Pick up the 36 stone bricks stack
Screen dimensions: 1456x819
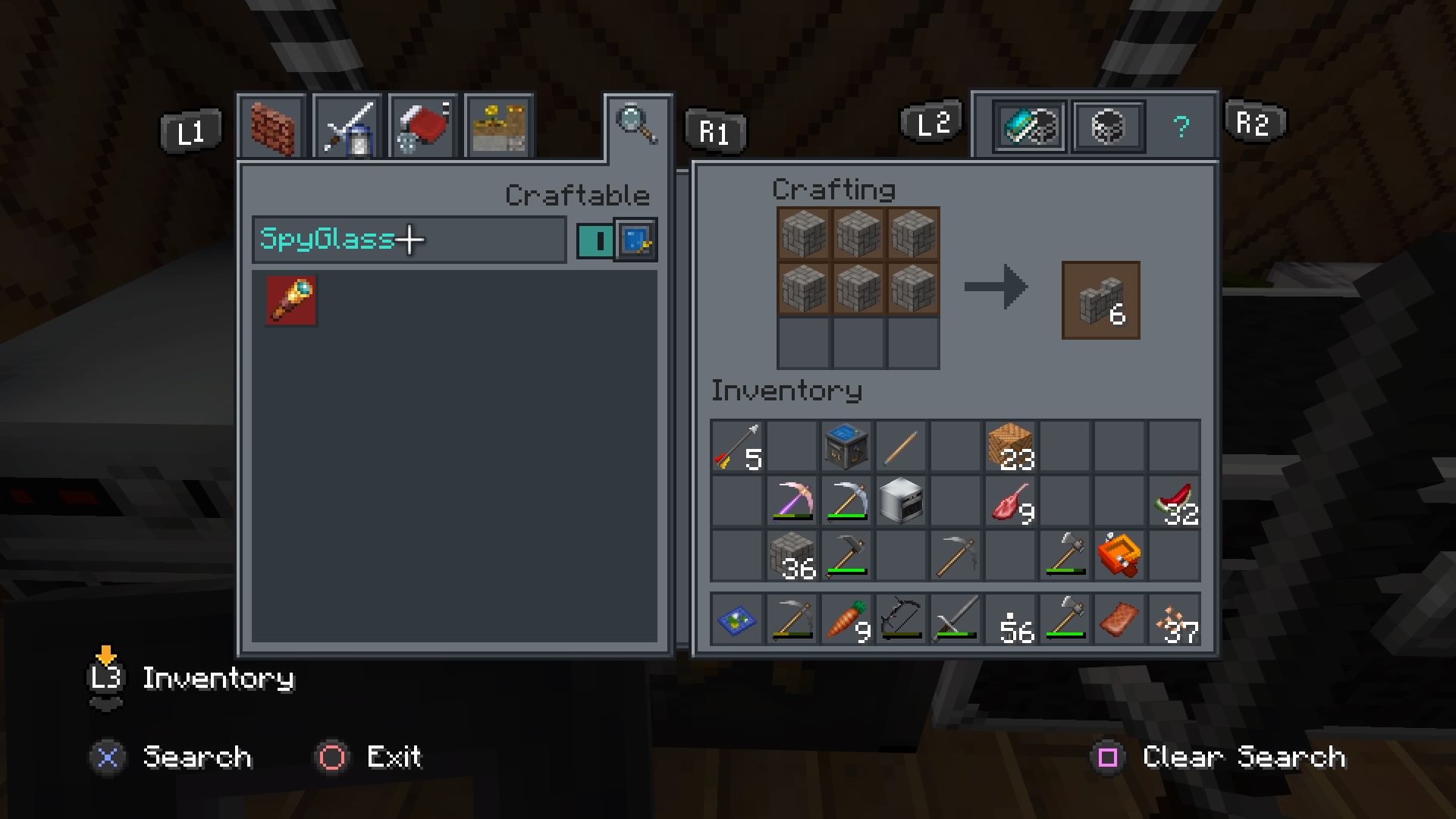(x=792, y=556)
